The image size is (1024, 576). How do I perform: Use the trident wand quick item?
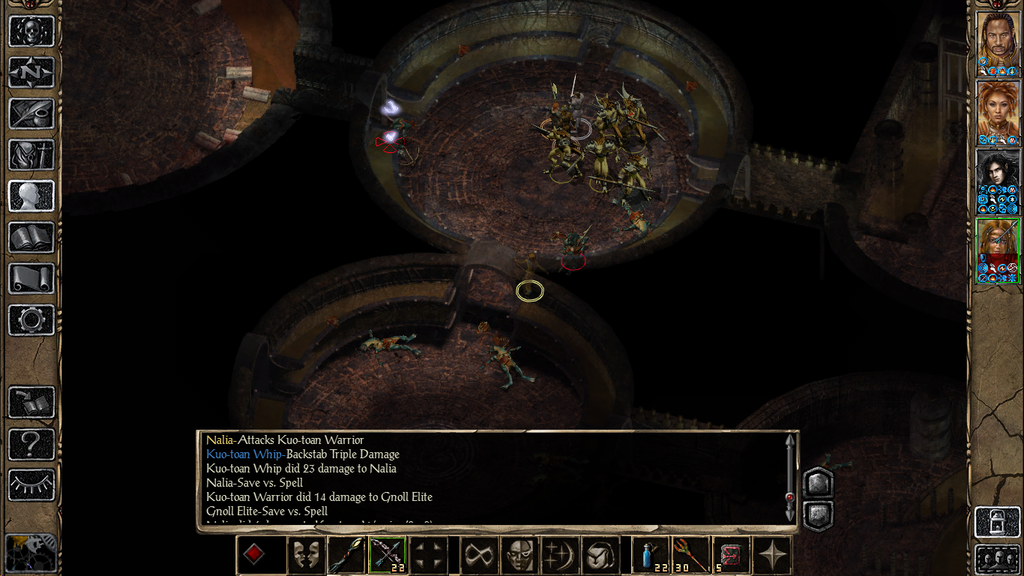[x=689, y=555]
